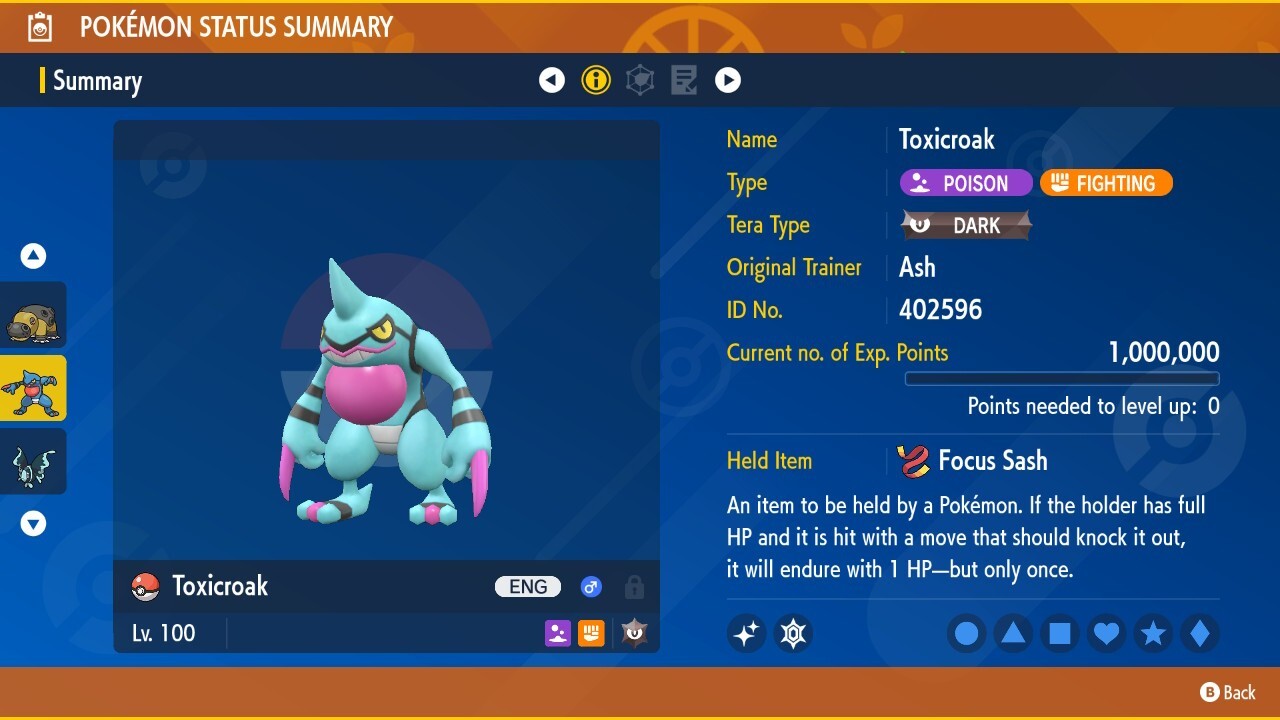Screen dimensions: 1280x720
Task: Toggle the heart marking
Action: (x=1106, y=633)
